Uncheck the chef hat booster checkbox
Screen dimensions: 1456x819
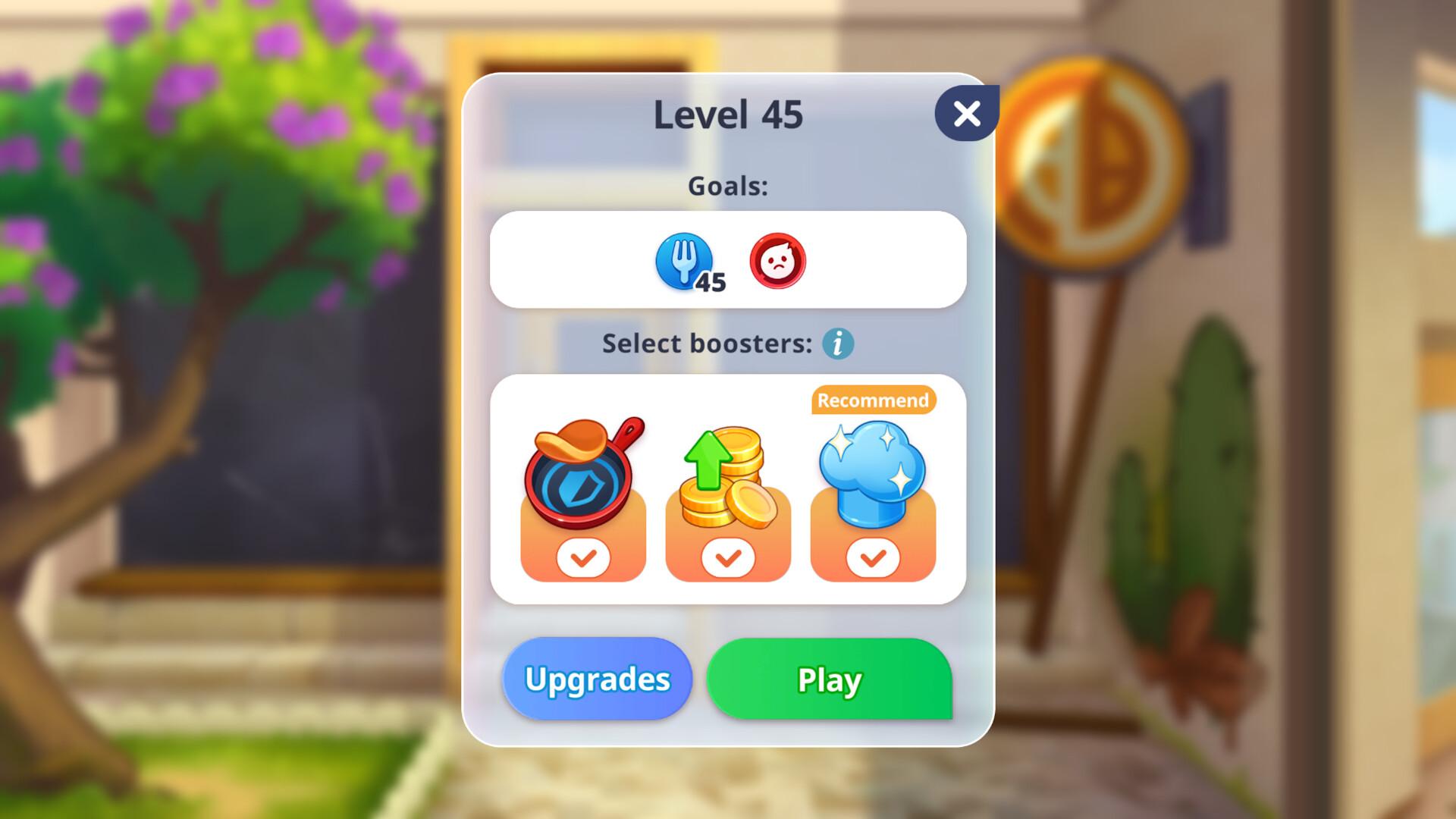(872, 557)
